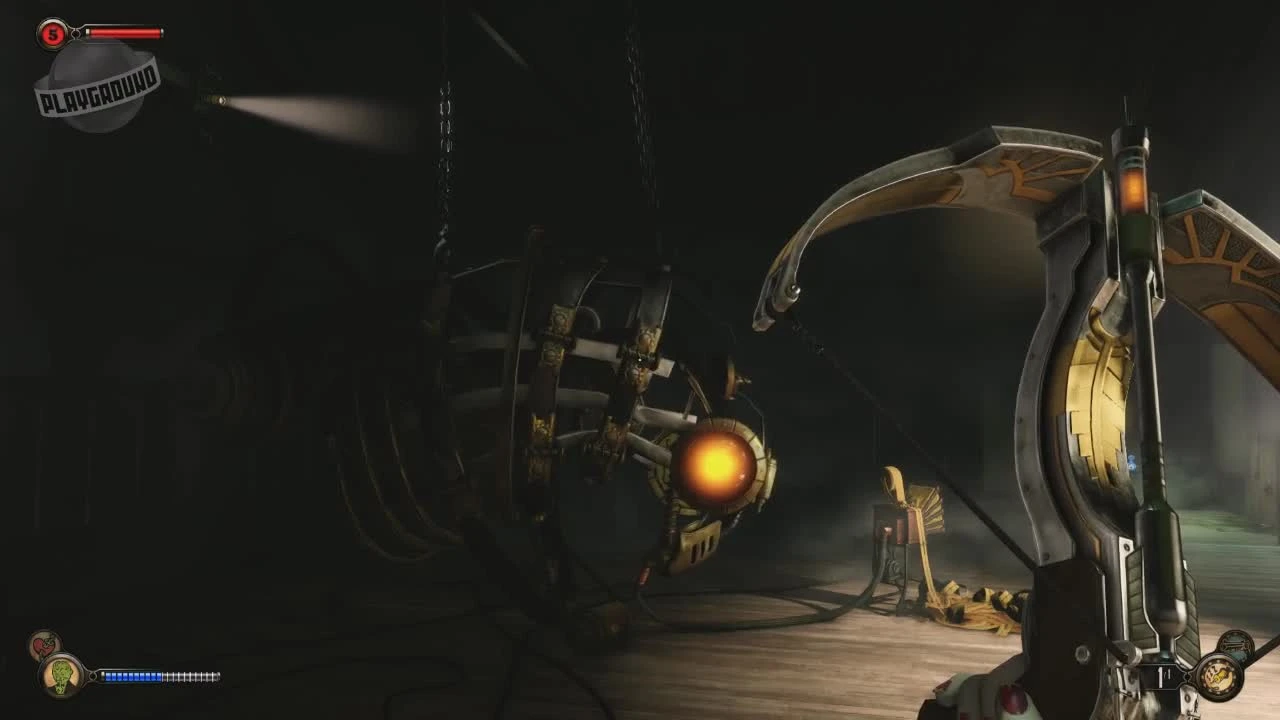Toggle the red health bar display
Viewport: 1280px width, 720px height.
pyautogui.click(x=122, y=33)
